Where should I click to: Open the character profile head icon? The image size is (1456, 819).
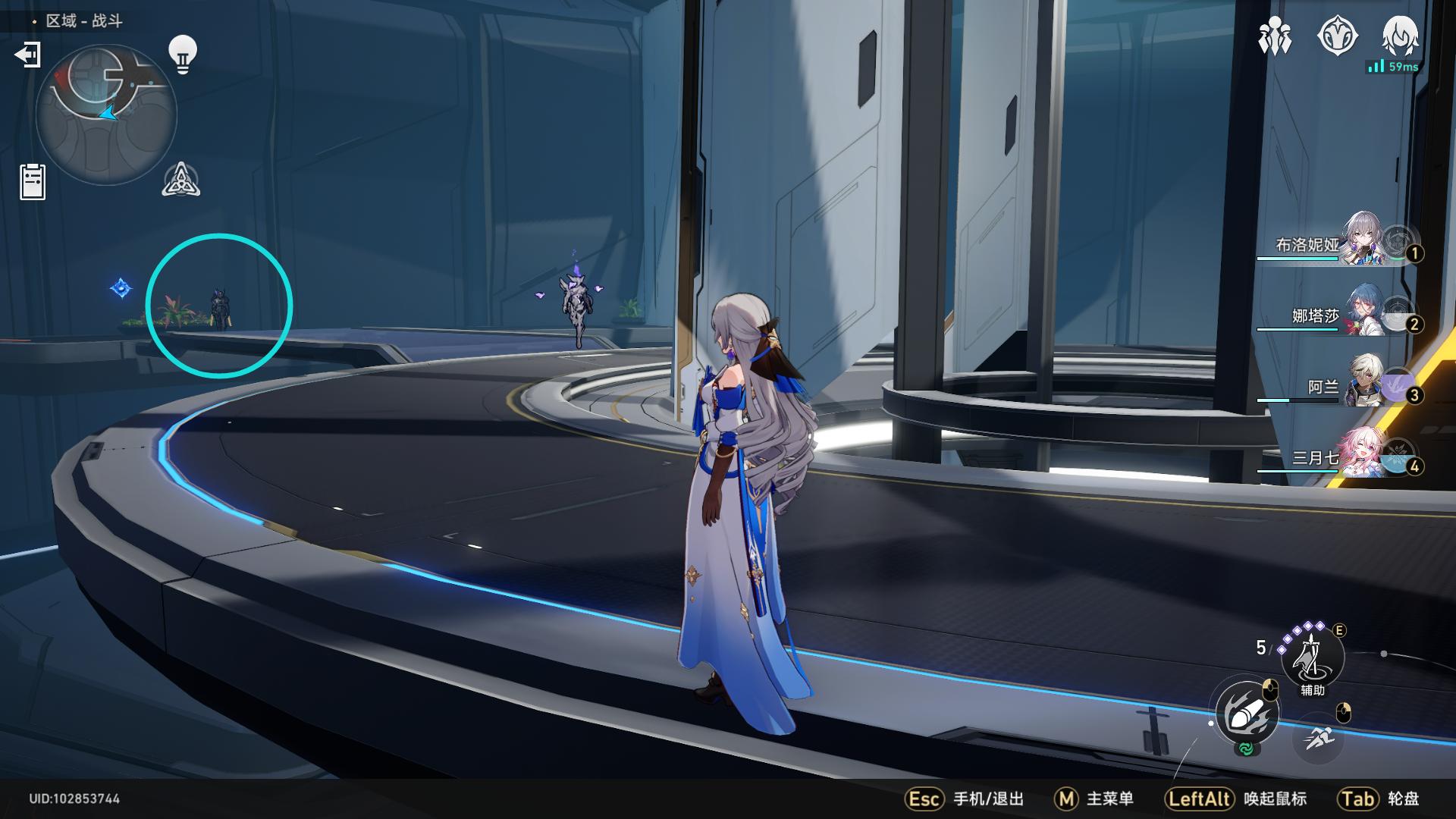(1400, 36)
